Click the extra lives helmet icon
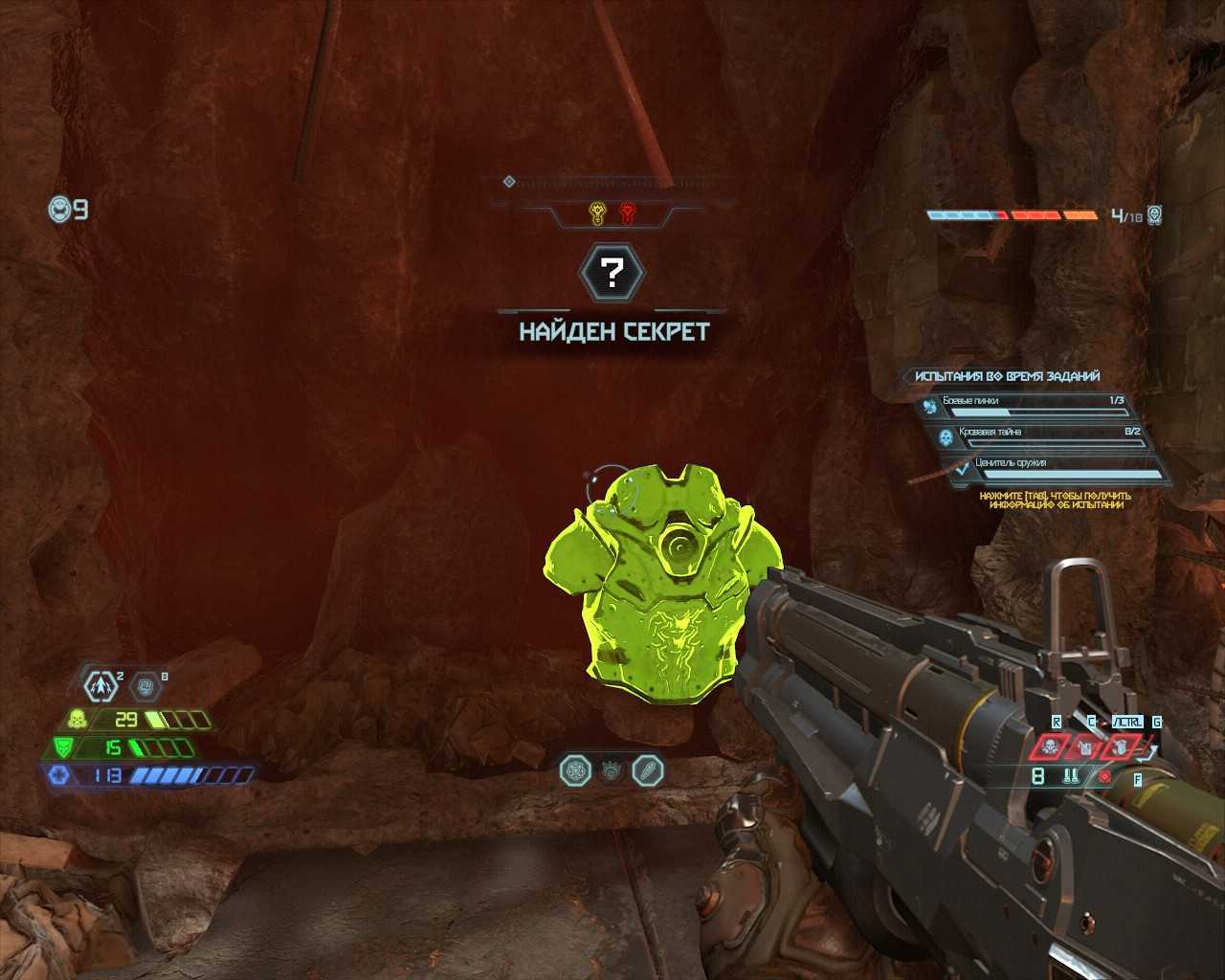 click(60, 209)
